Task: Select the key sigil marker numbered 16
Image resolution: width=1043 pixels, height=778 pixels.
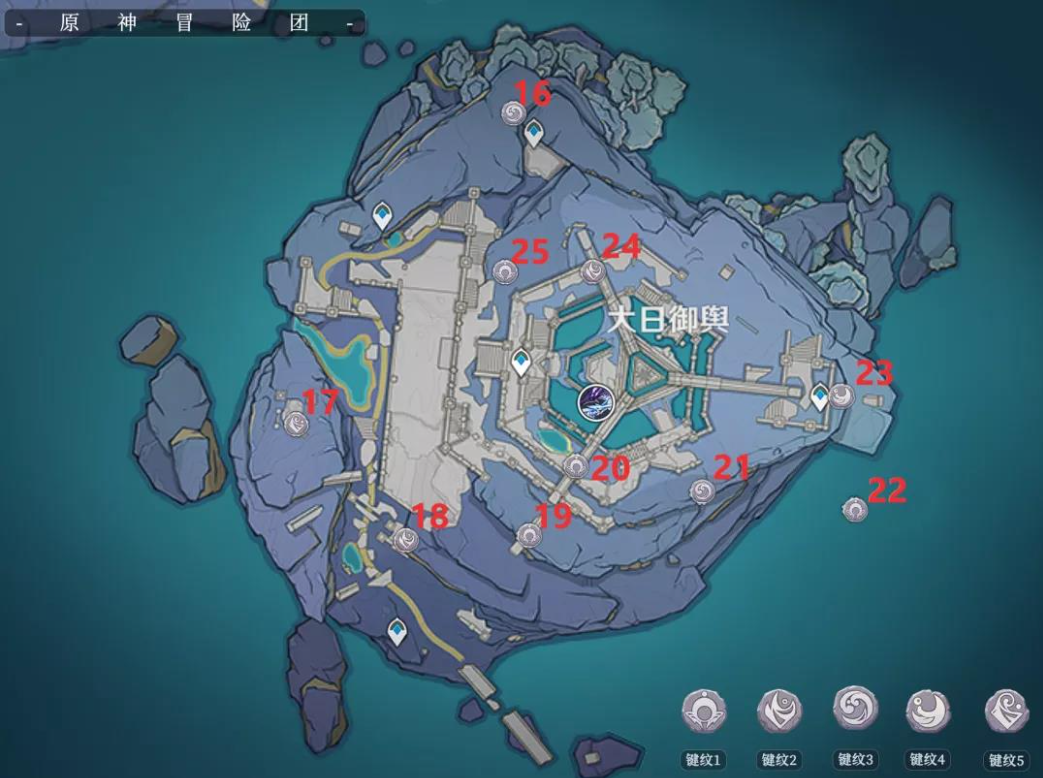Action: 513,113
